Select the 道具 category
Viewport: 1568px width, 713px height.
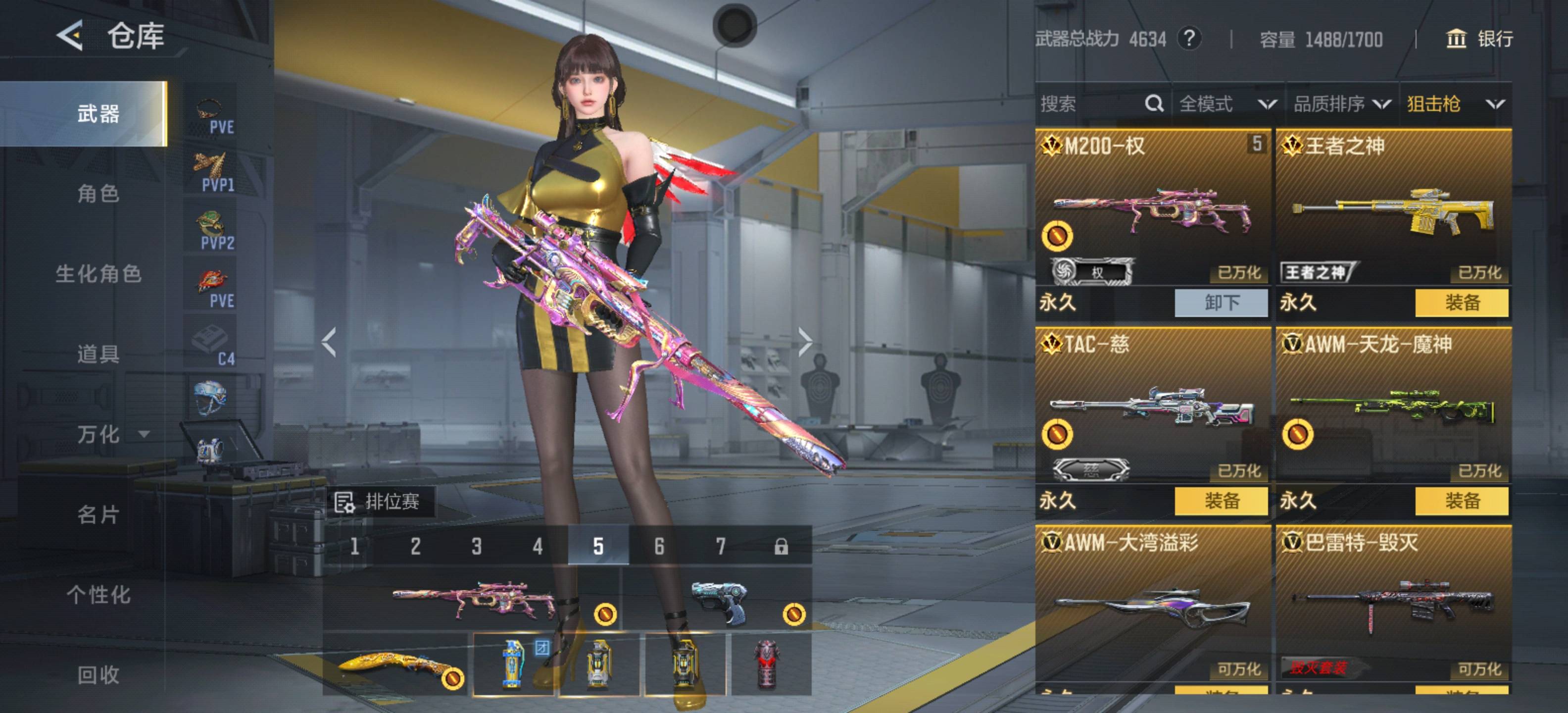point(98,354)
